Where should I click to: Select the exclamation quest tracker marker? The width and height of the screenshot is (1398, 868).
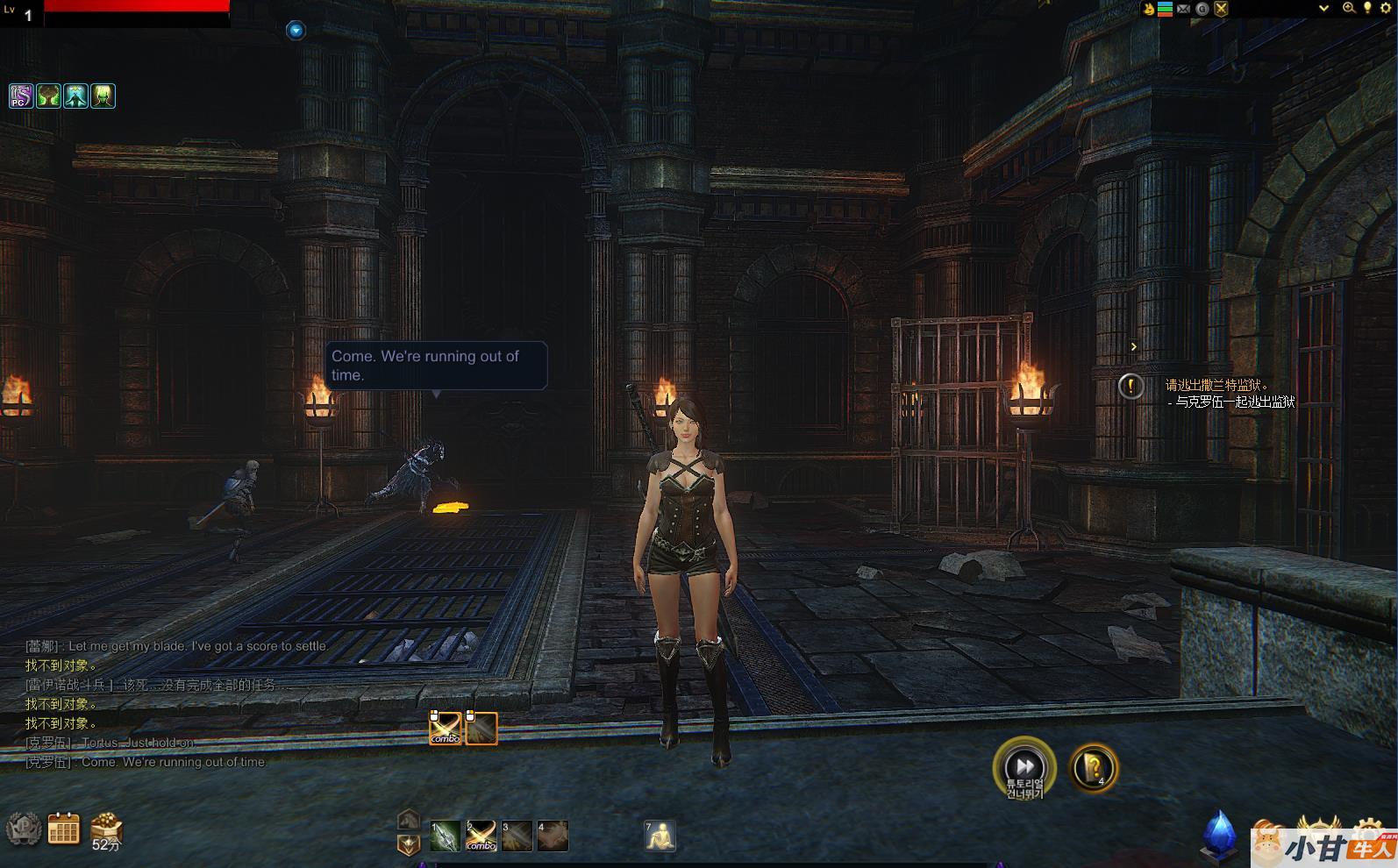(x=1131, y=386)
